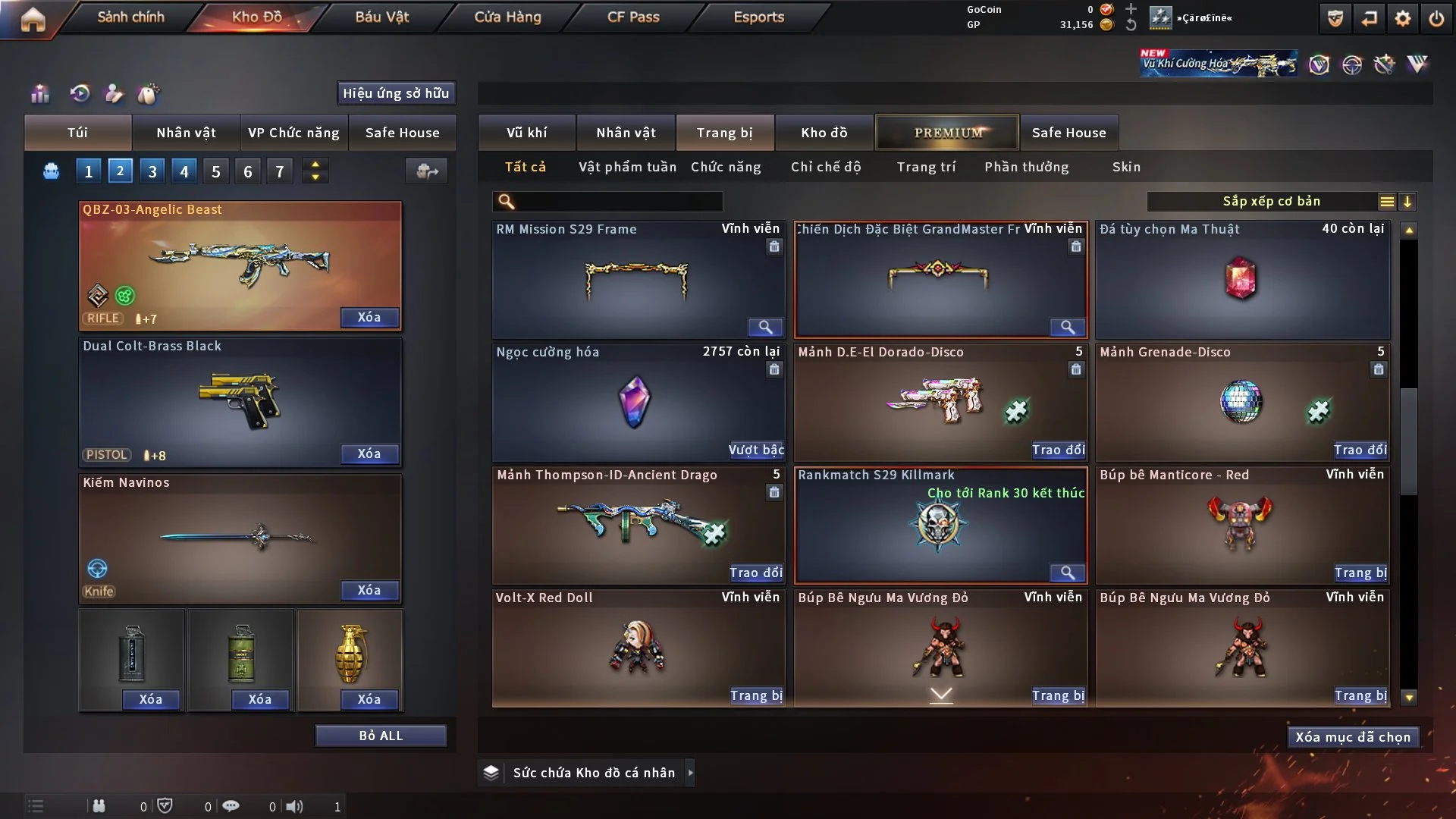The width and height of the screenshot is (1456, 819).
Task: Delete the selected items with Xóa mục đã chọn
Action: 1353,737
